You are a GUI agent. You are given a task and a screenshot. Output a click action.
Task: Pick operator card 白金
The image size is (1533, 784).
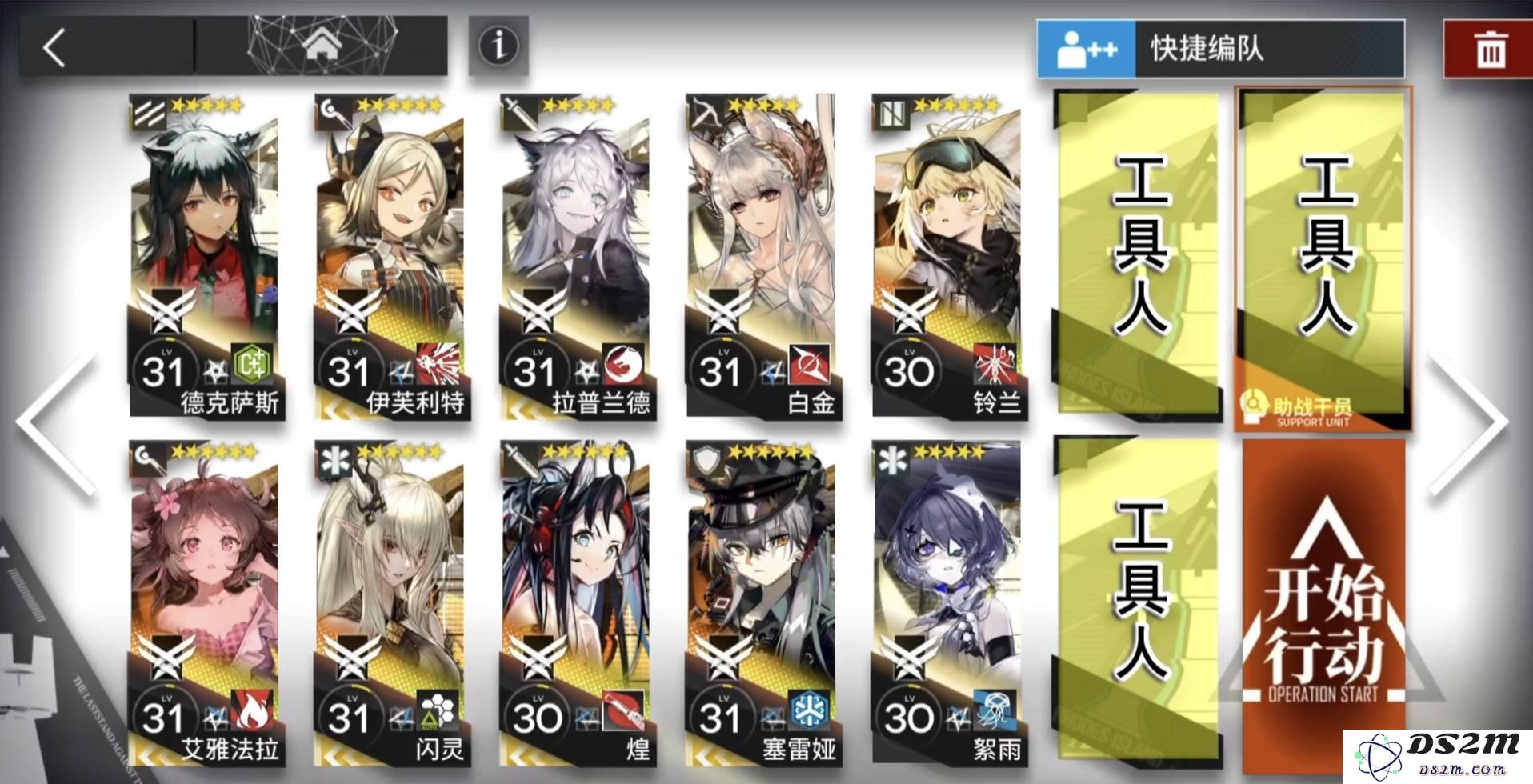(762, 256)
